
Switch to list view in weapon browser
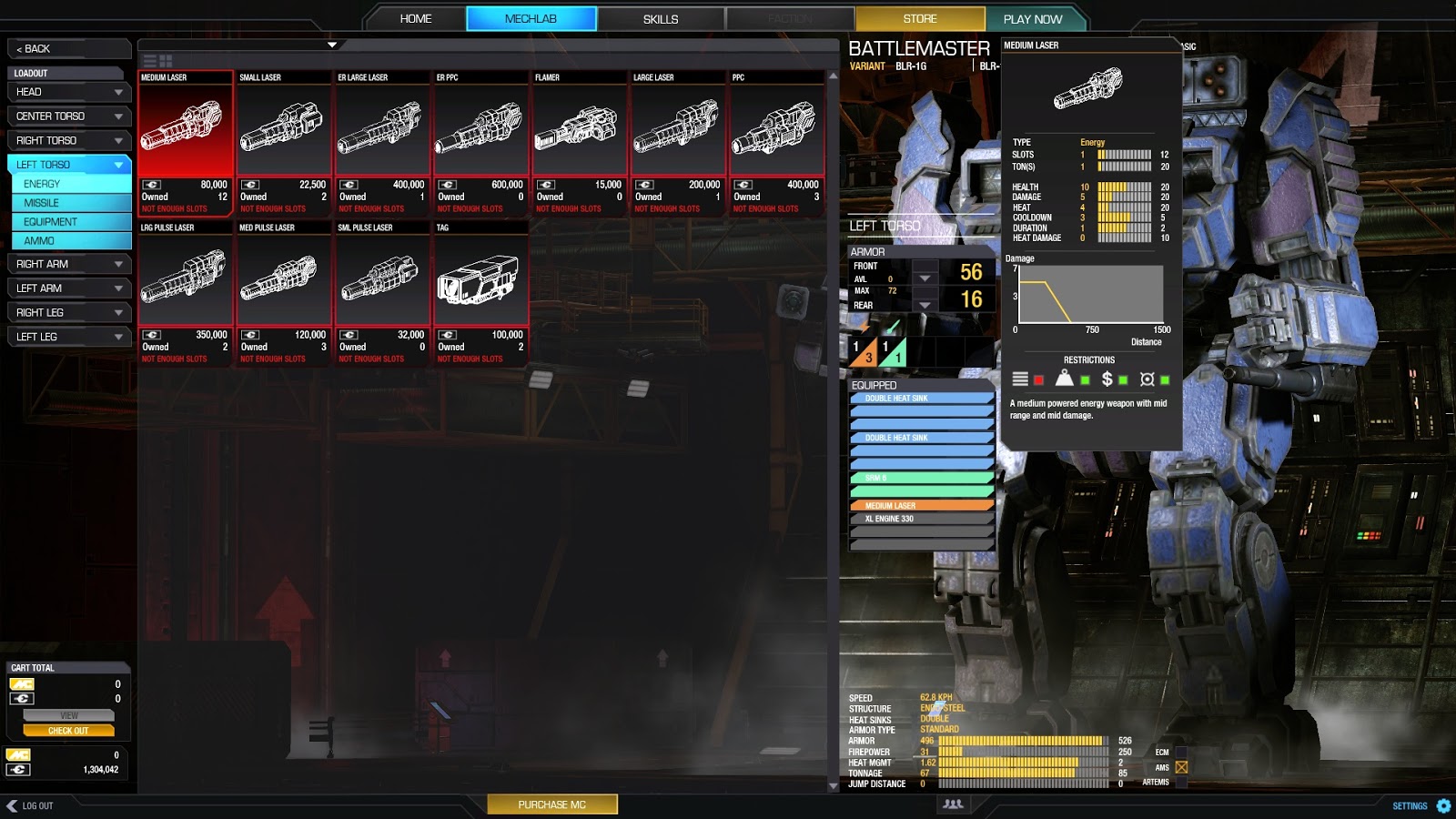coord(150,60)
